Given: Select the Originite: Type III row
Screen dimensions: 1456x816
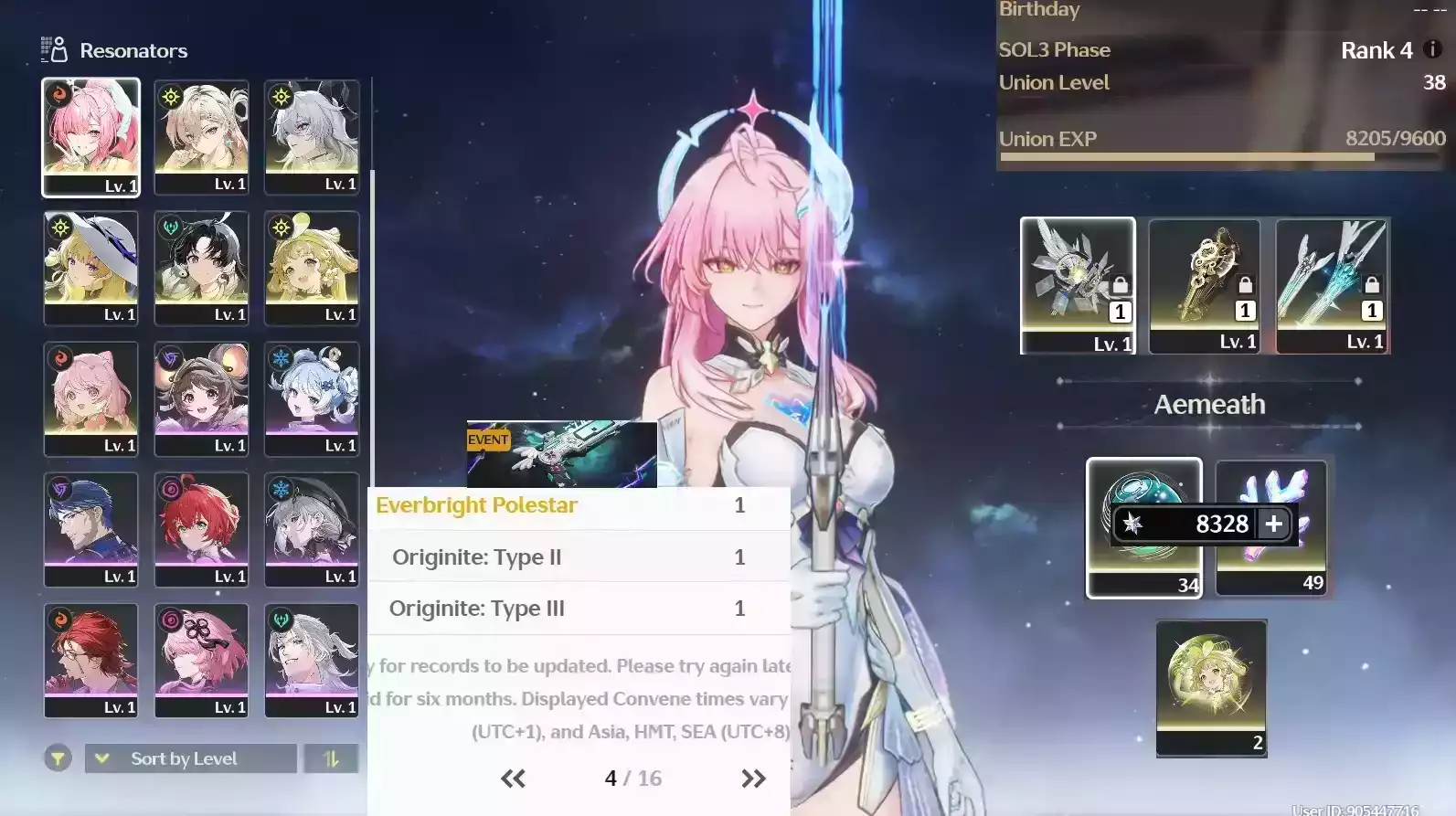Looking at the screenshot, I should point(576,608).
